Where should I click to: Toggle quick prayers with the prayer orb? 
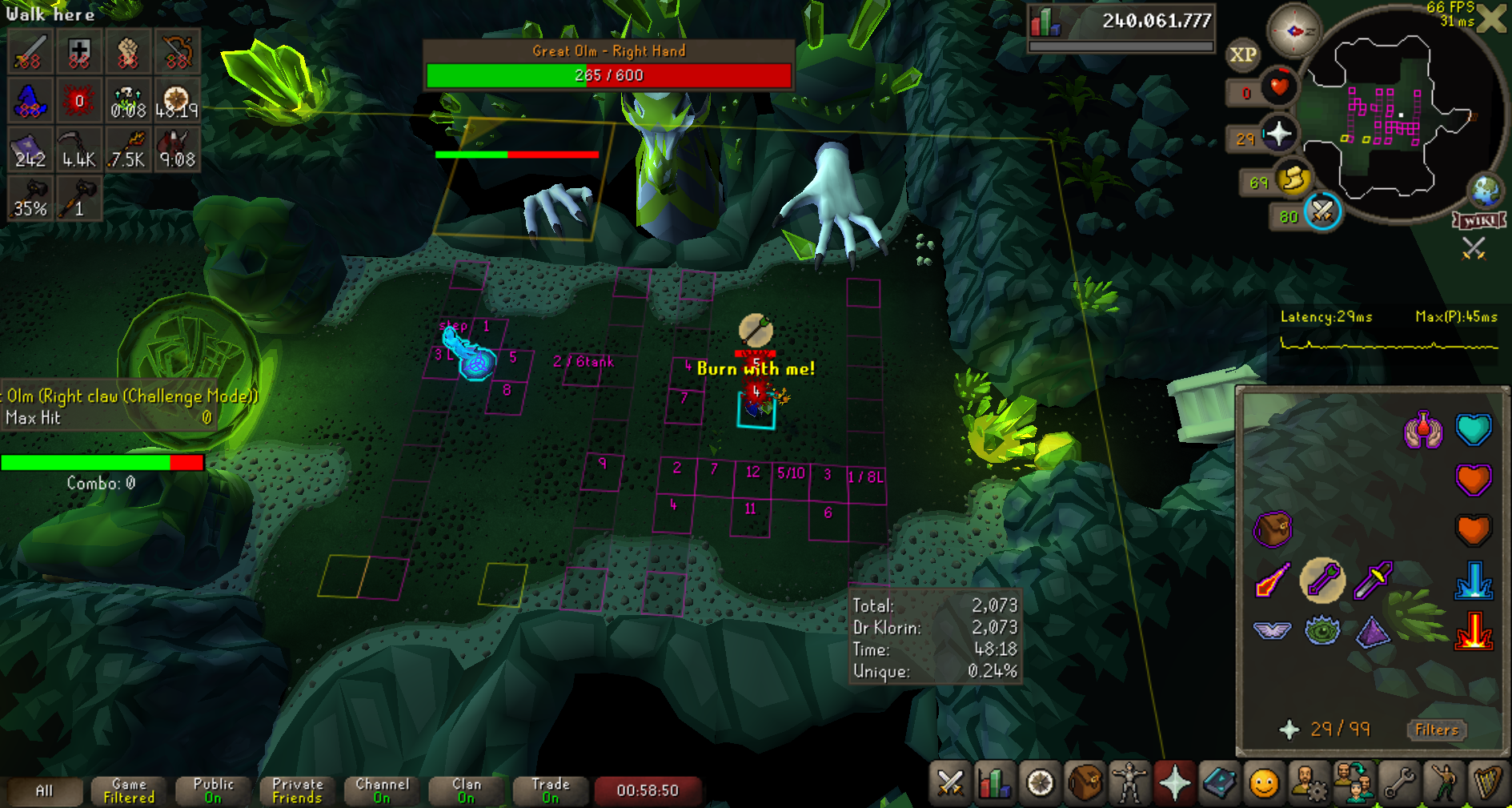click(x=1278, y=134)
